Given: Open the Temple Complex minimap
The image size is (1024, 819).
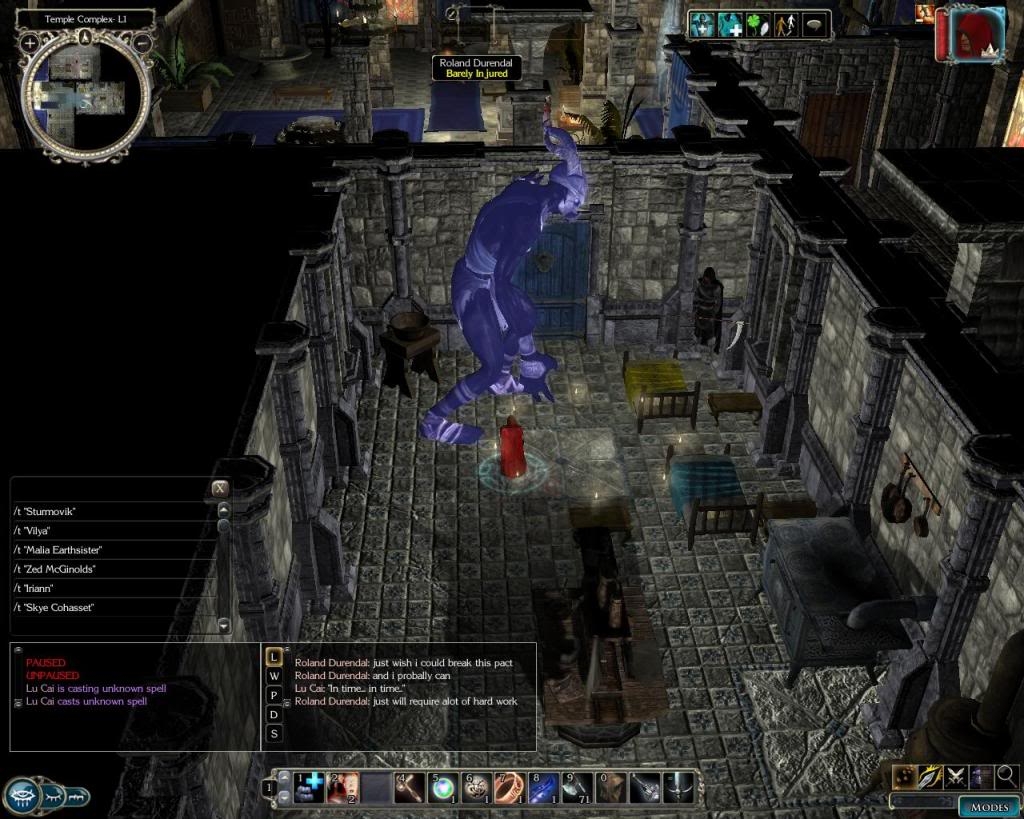Looking at the screenshot, I should click(87, 92).
